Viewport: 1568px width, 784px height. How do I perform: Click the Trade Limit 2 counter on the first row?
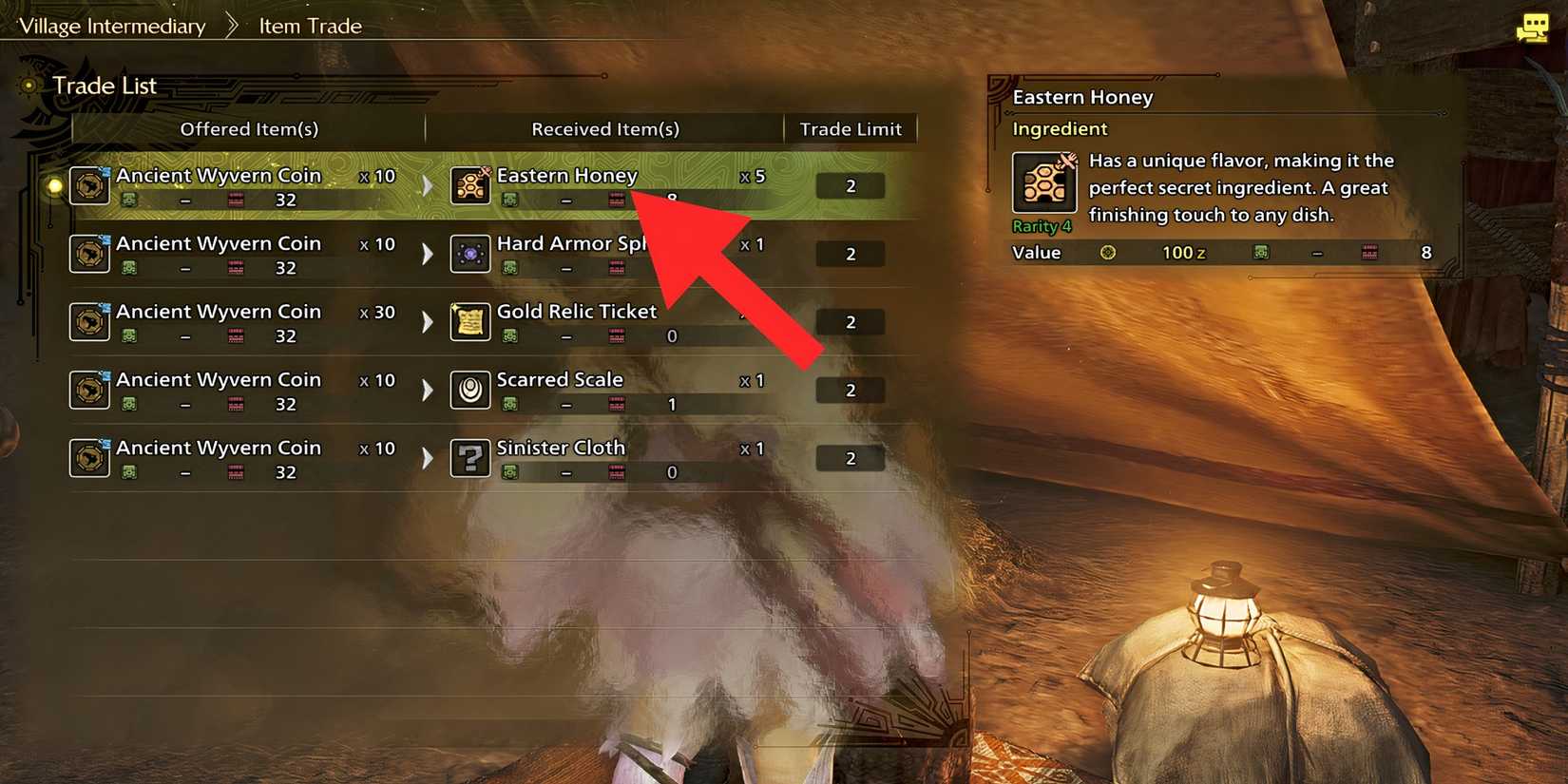coord(850,185)
